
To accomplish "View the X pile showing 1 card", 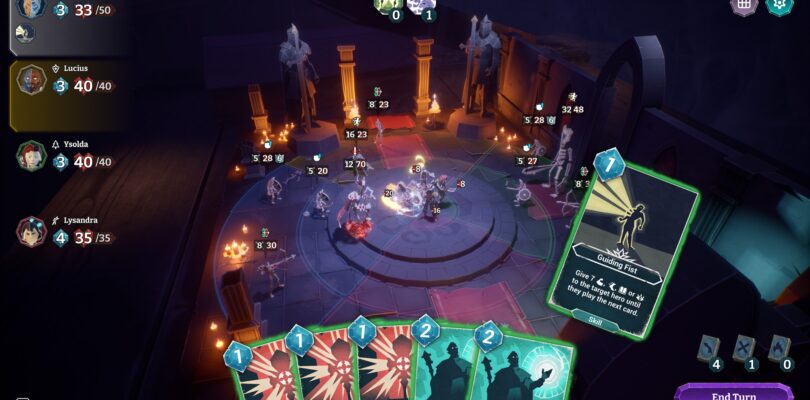I will coord(744,347).
